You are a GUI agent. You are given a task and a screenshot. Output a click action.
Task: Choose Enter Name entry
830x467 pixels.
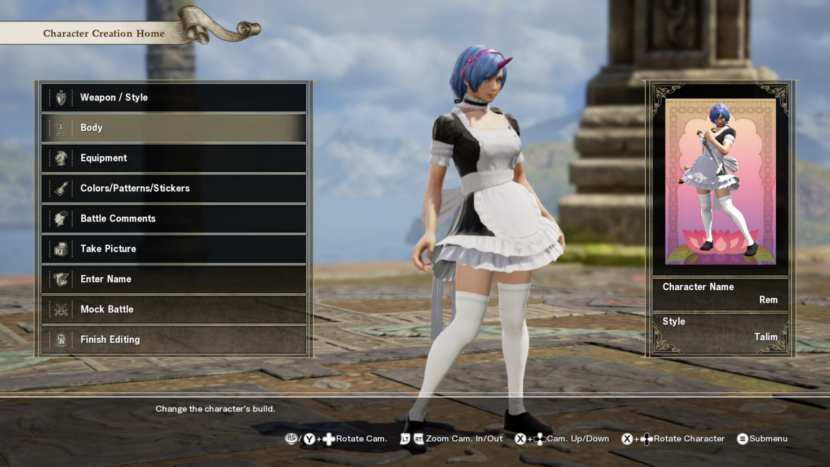173,279
